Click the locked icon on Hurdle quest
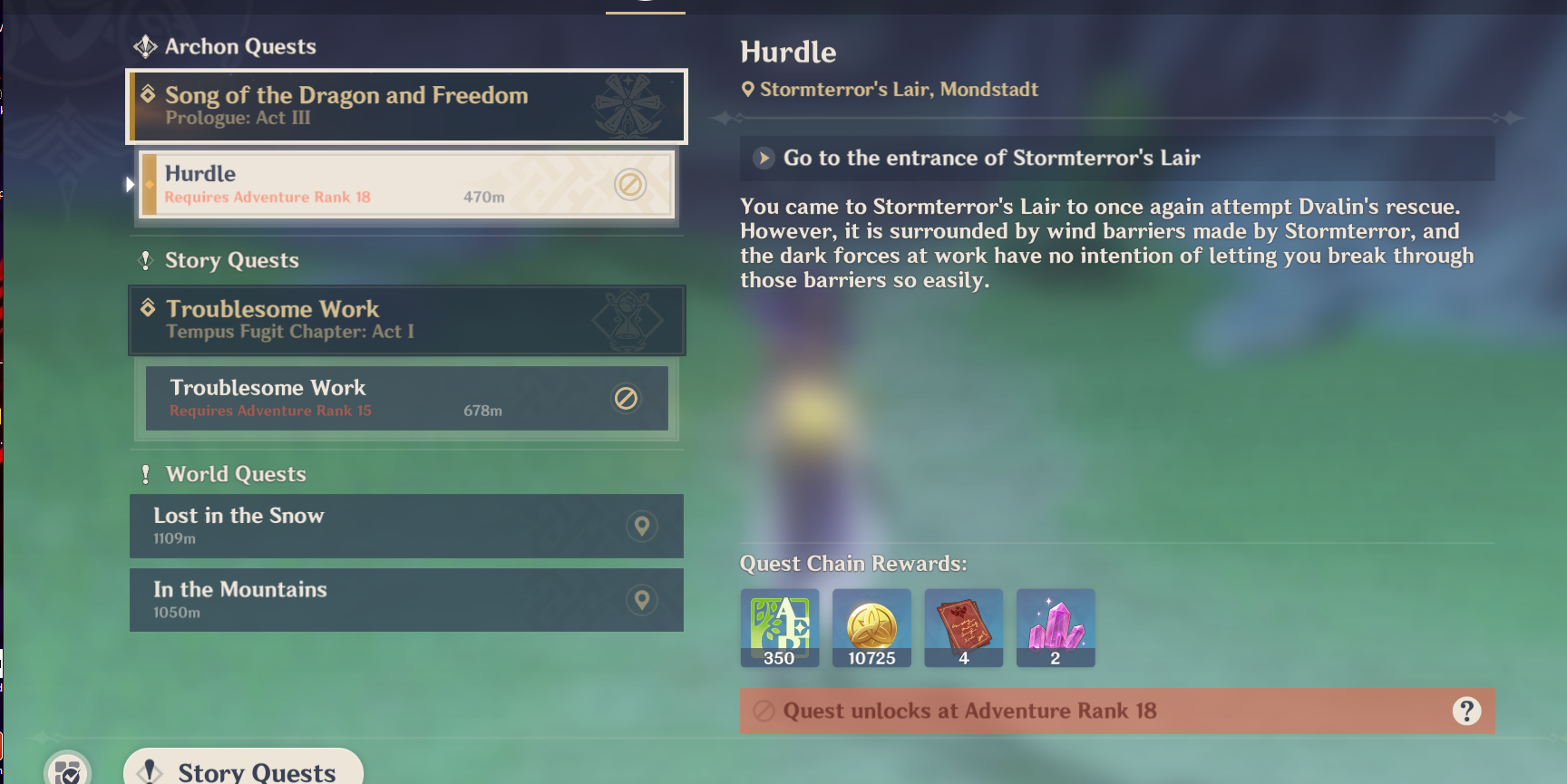The width and height of the screenshot is (1567, 784). 631,182
